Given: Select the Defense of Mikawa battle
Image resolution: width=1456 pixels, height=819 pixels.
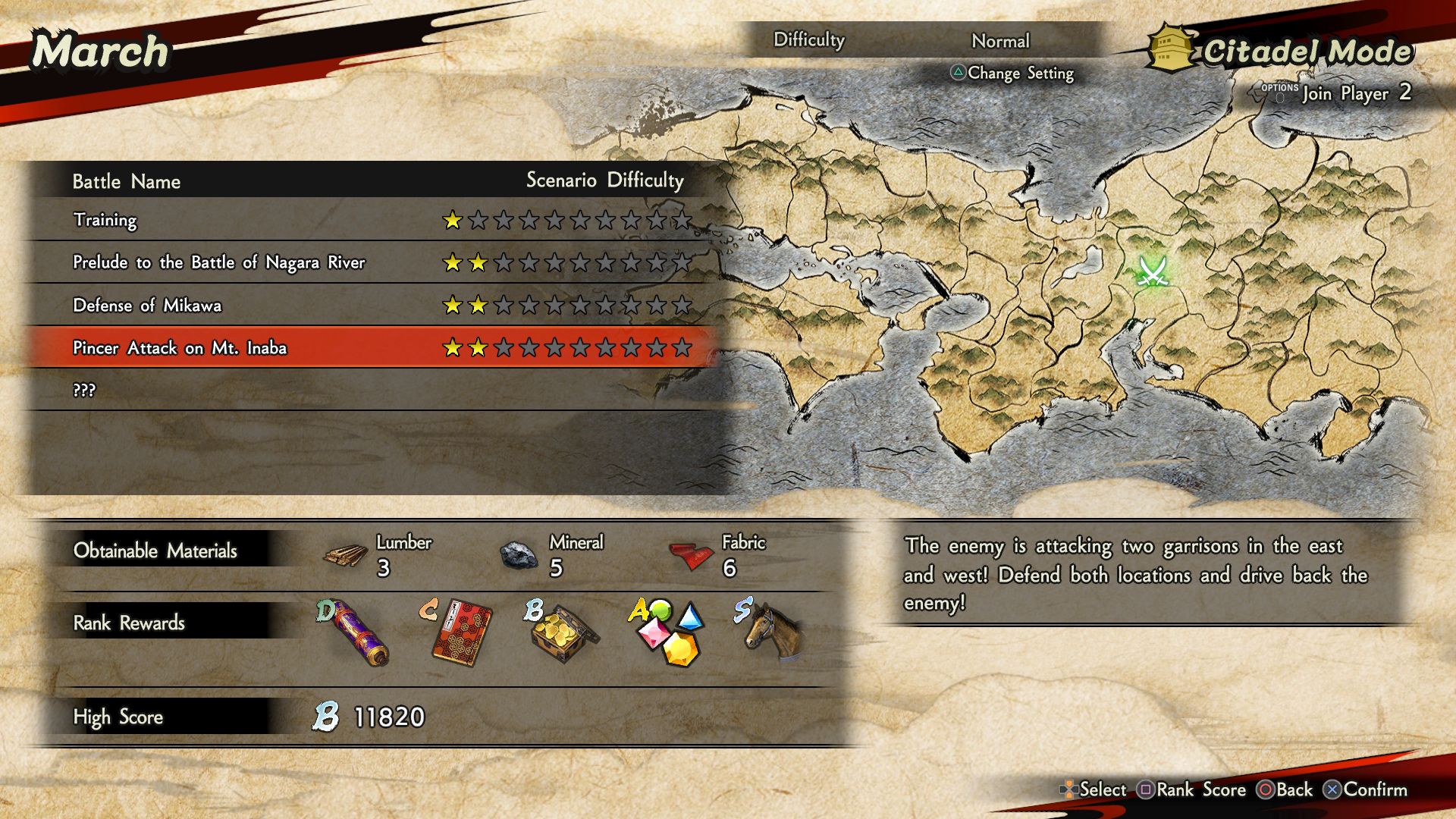Looking at the screenshot, I should (x=147, y=305).
